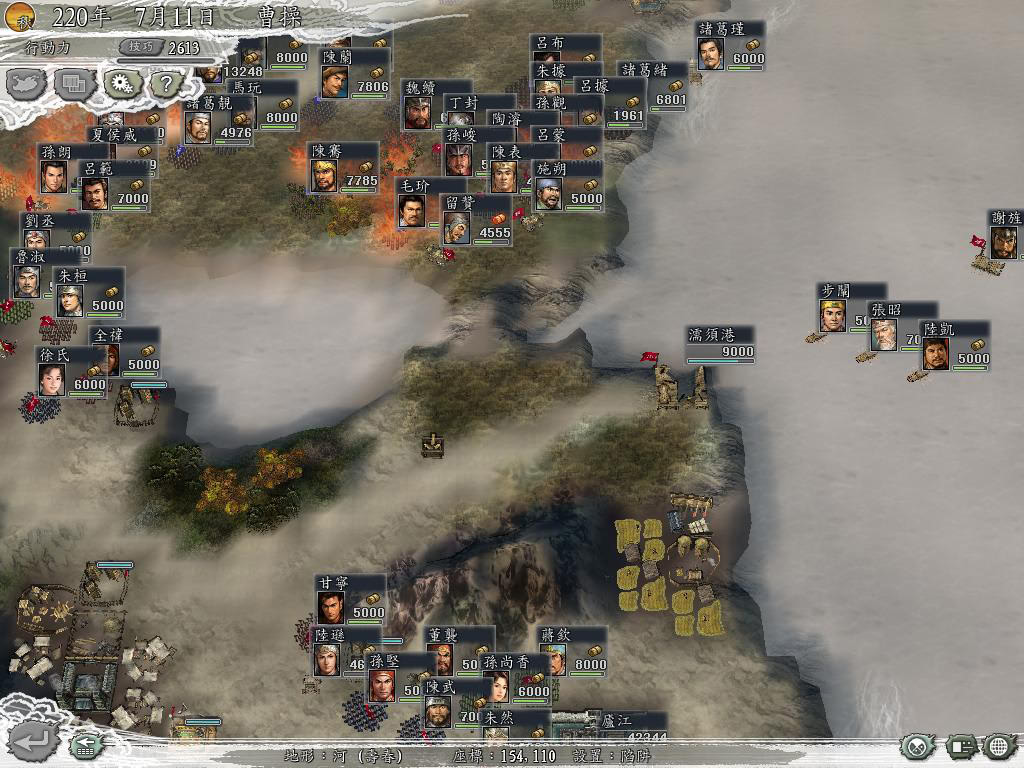
Task: Open the gear settings button
Action: (122, 84)
